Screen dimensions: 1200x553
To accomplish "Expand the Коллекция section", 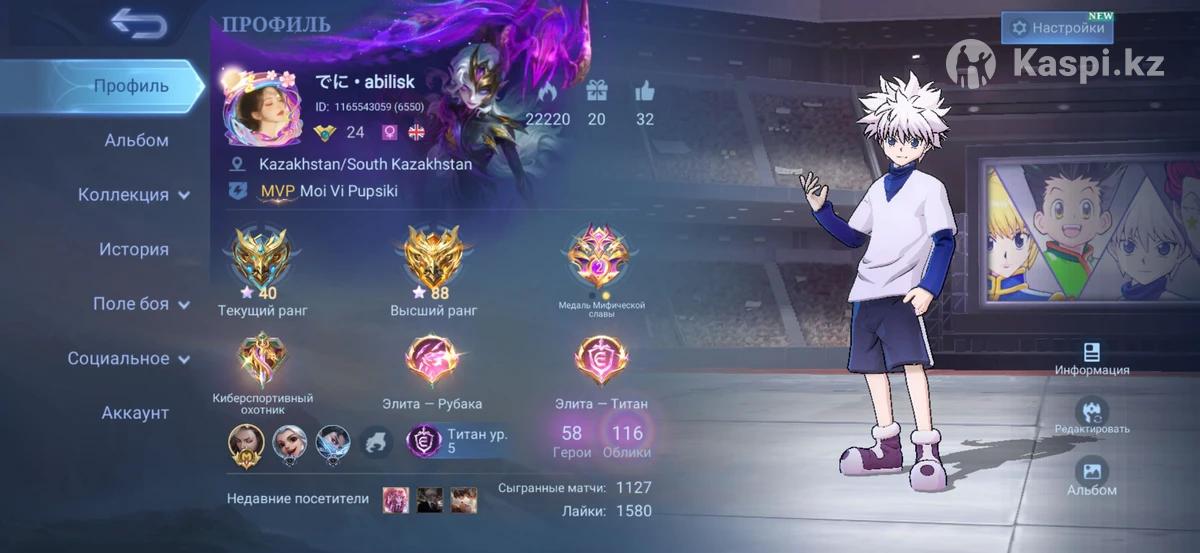I will [134, 195].
